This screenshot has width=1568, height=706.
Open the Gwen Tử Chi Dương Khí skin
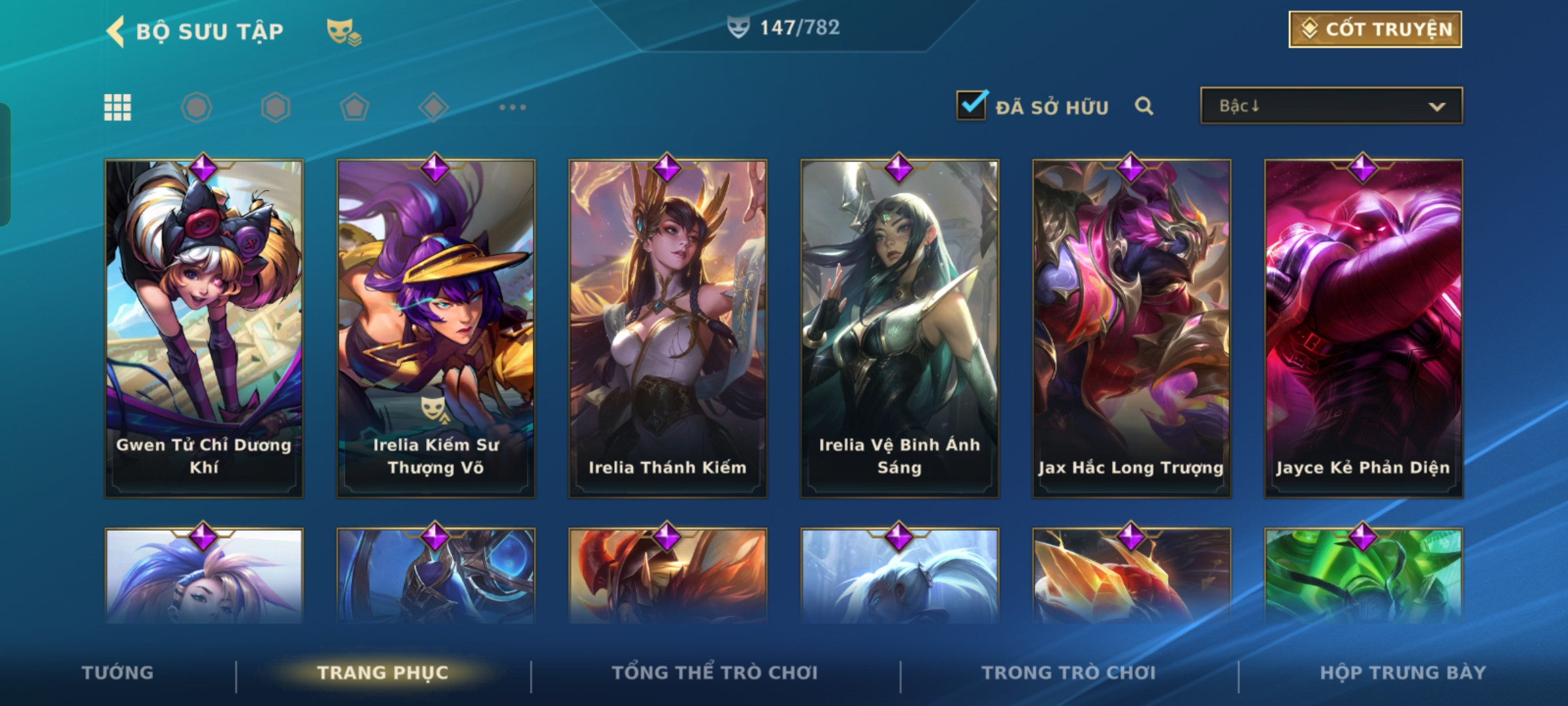click(x=204, y=327)
